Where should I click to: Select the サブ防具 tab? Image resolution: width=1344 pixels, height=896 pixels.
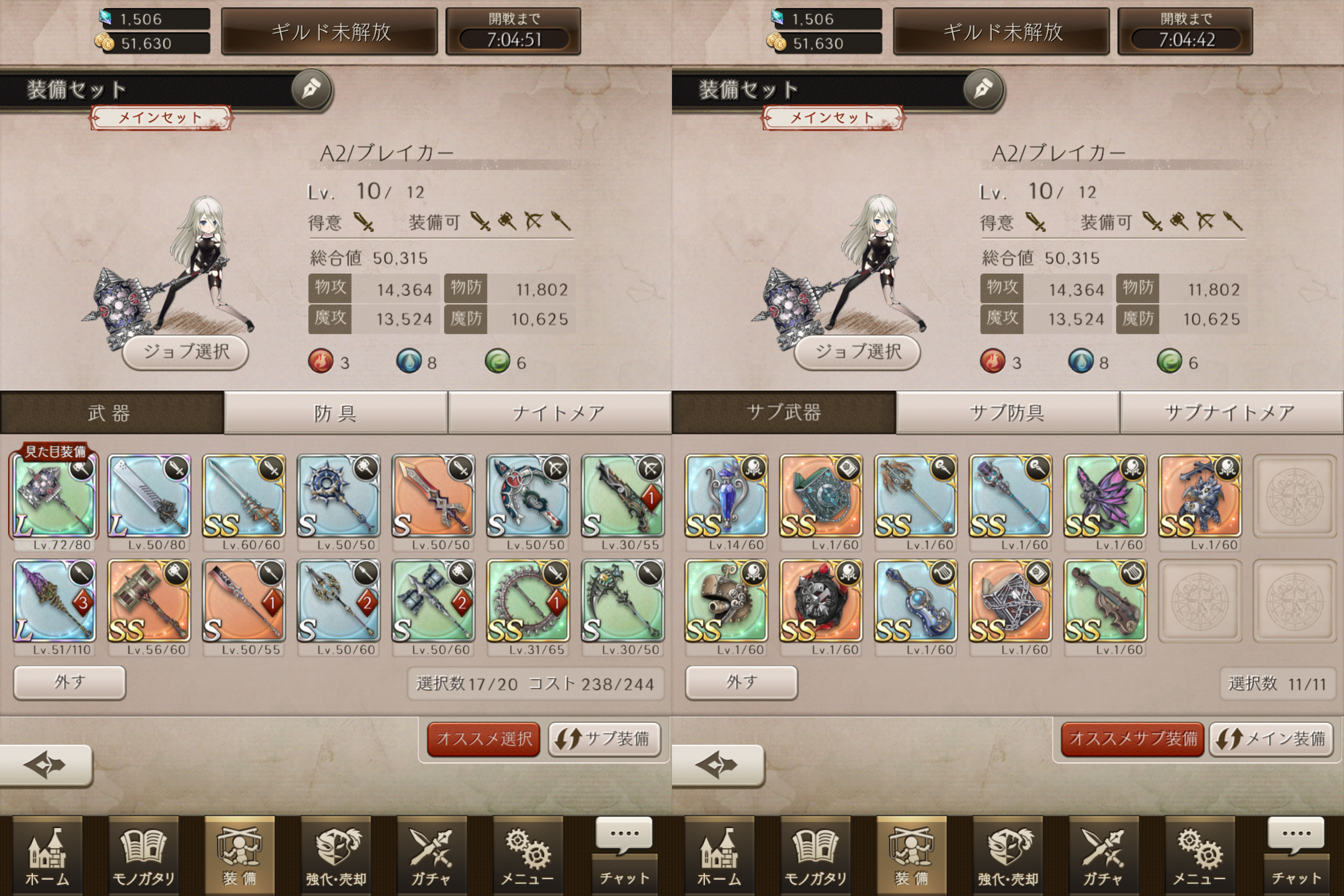(1007, 413)
